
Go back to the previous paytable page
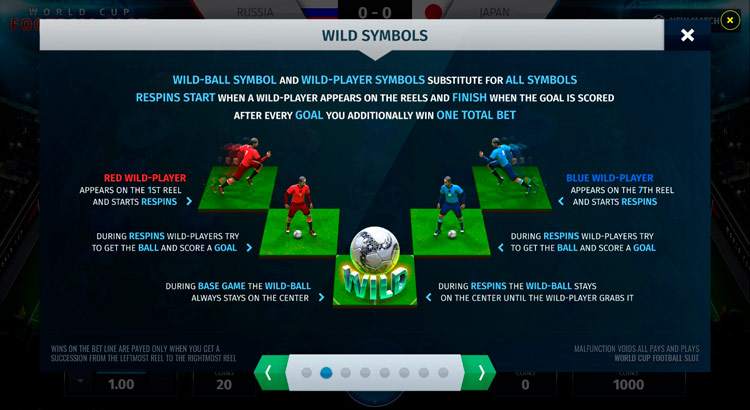point(268,373)
